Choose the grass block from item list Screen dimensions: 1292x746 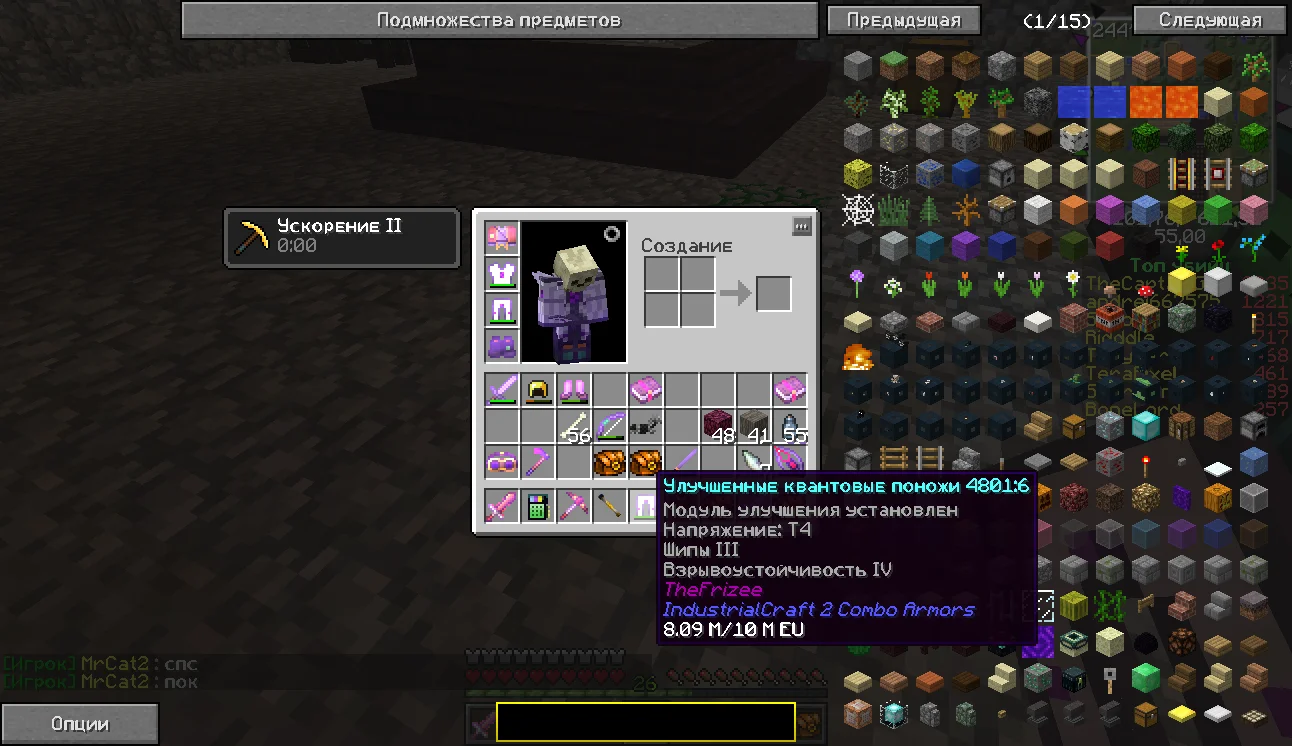[893, 66]
